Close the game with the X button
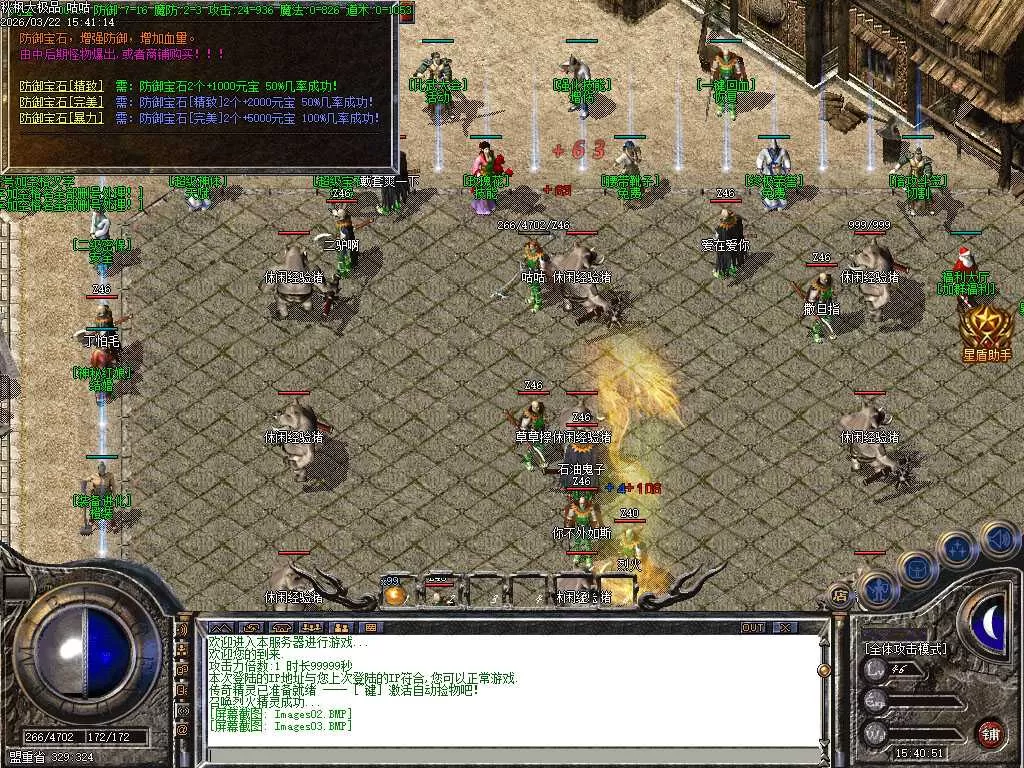 click(786, 627)
